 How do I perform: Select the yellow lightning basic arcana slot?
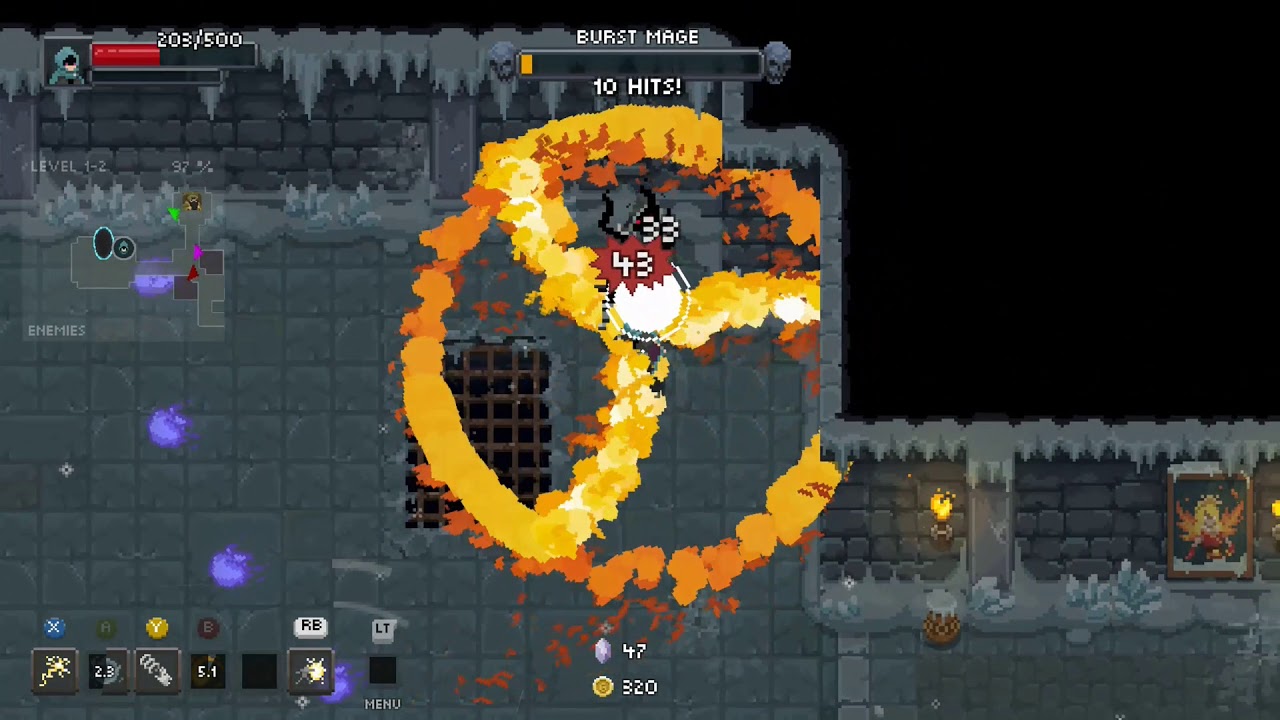(54, 671)
